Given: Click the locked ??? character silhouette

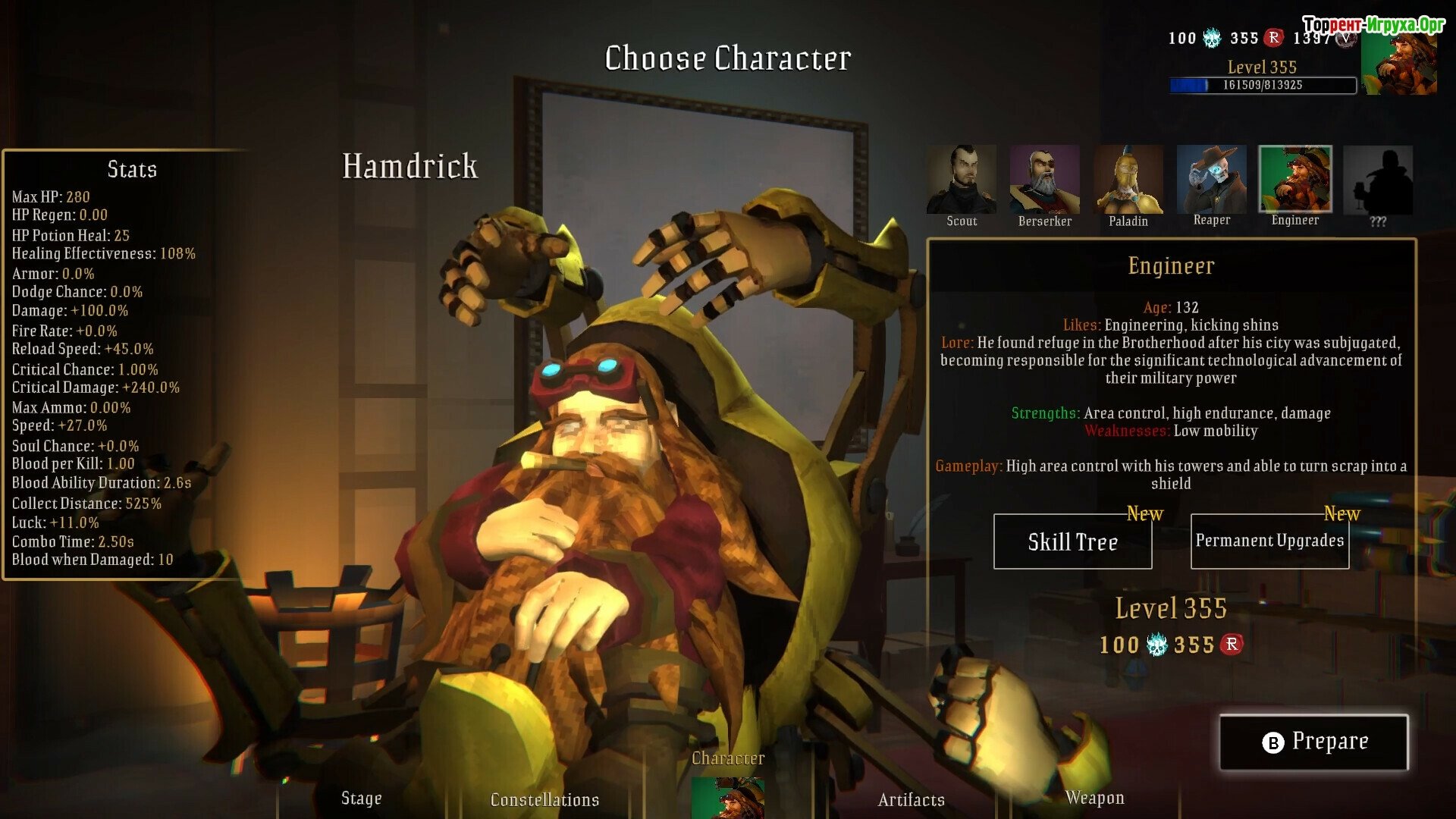Looking at the screenshot, I should (x=1378, y=180).
